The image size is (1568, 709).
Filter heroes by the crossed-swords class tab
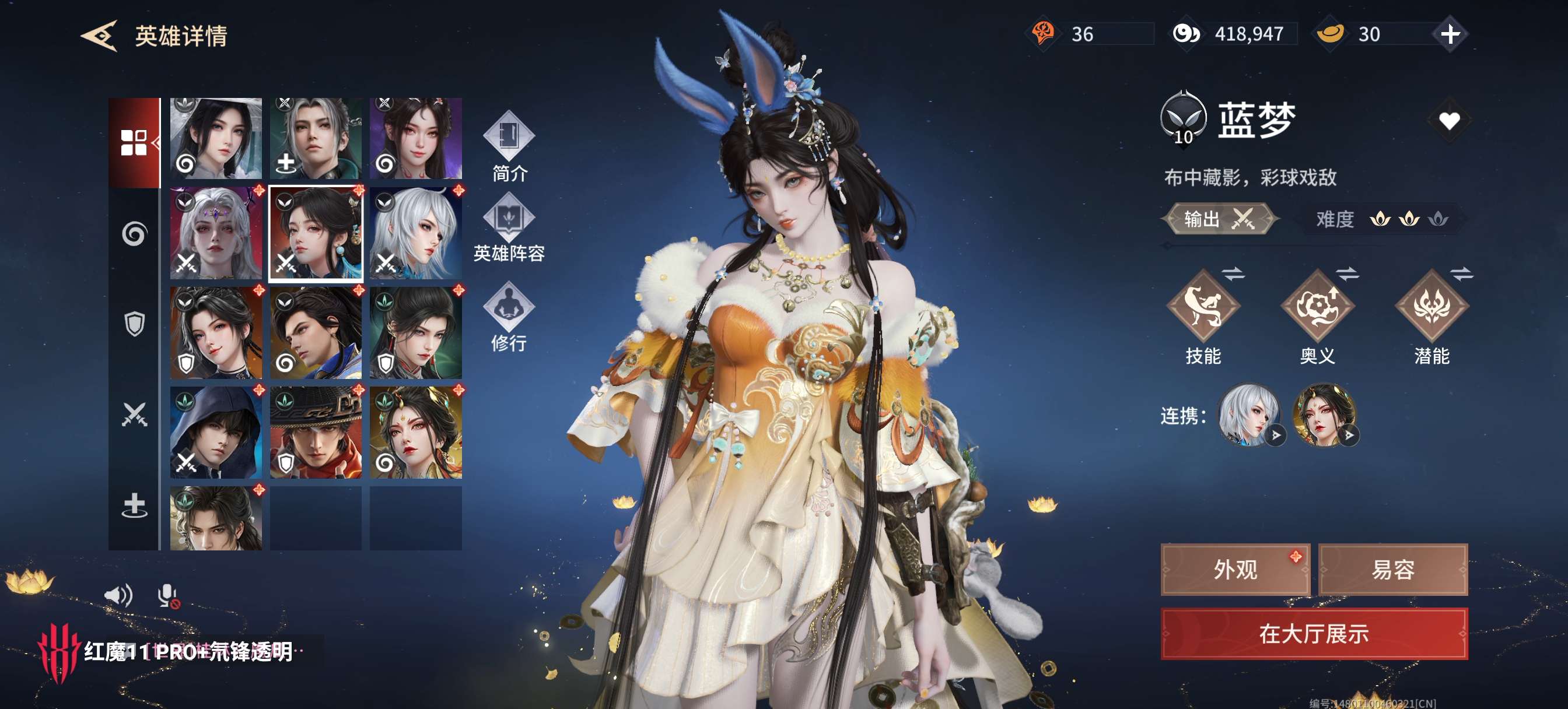tap(134, 415)
